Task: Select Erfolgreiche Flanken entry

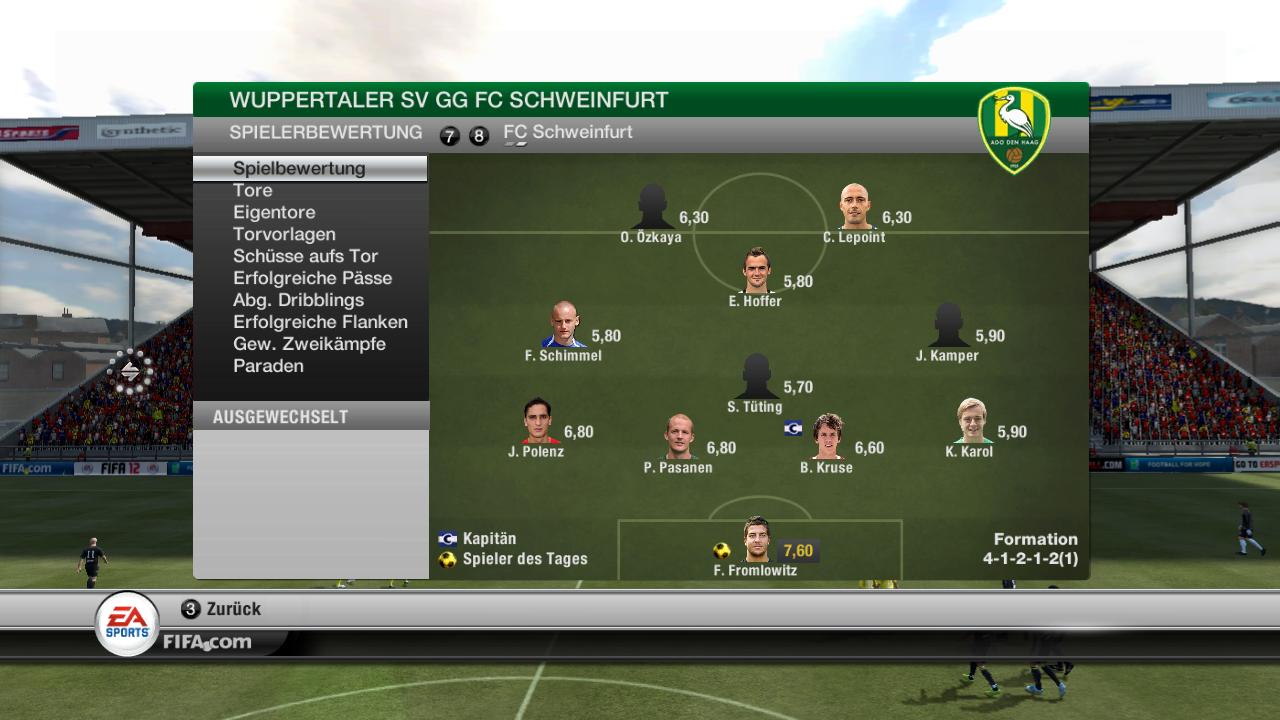Action: [x=320, y=322]
